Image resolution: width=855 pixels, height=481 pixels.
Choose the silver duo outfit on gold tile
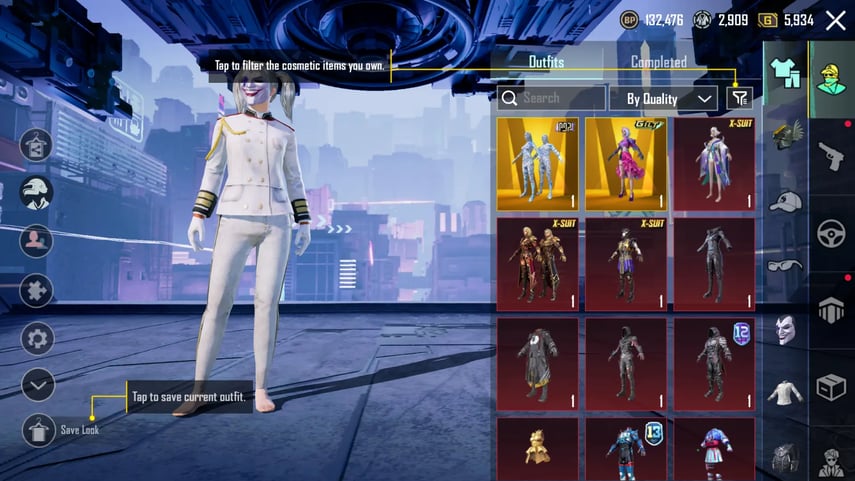(x=538, y=164)
